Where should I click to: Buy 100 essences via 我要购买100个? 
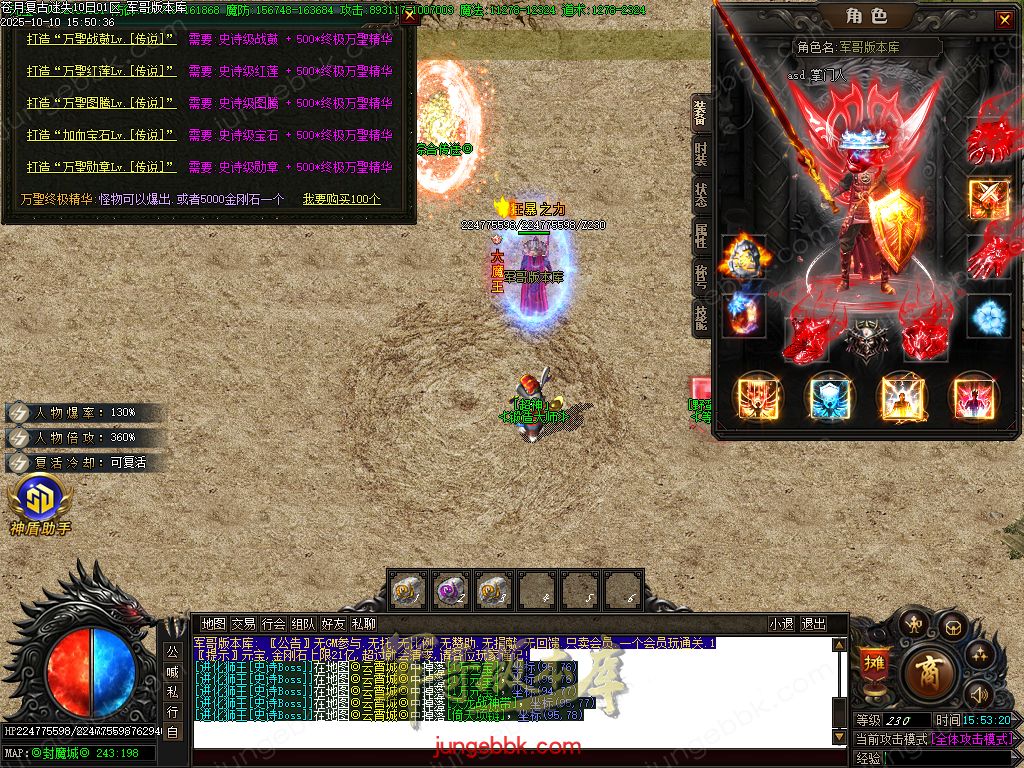[342, 199]
